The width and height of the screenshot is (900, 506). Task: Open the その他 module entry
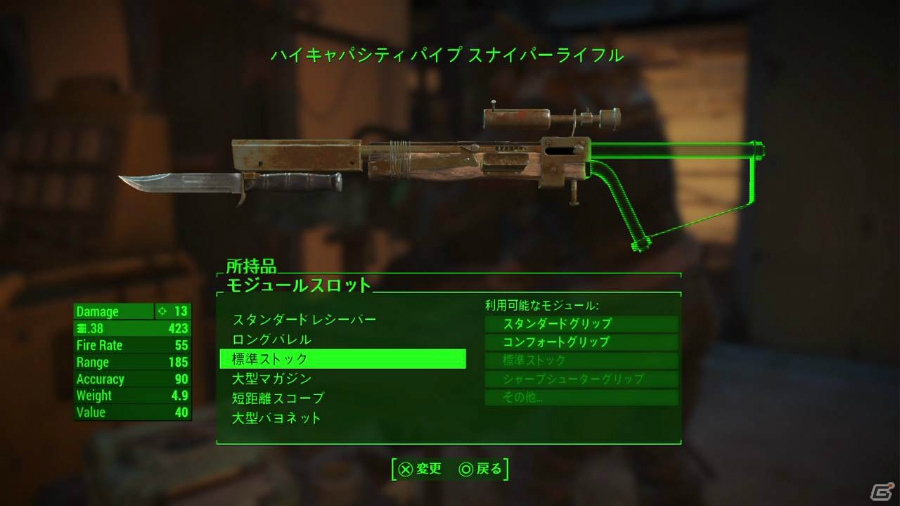pos(581,398)
